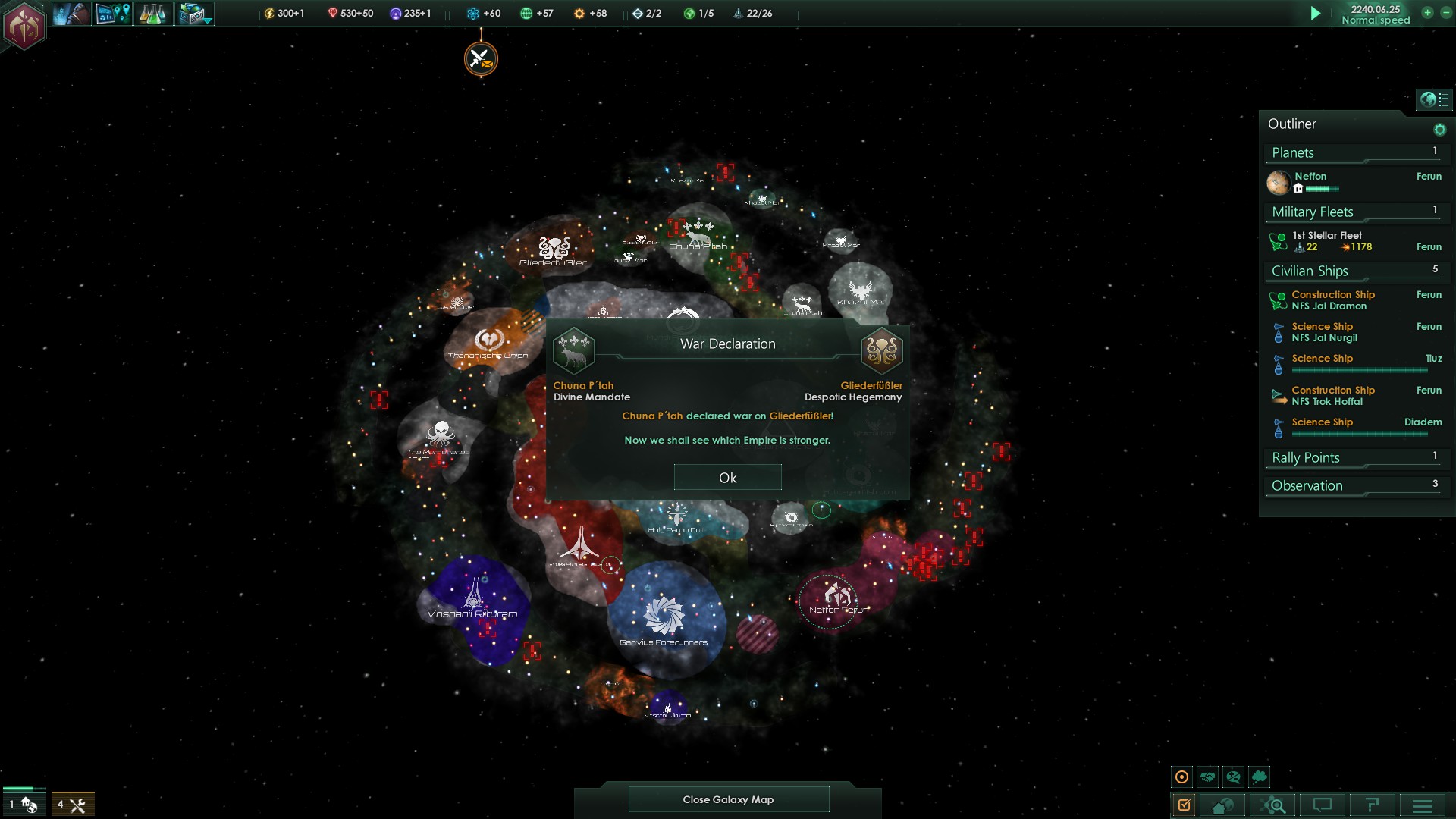Confirm the War Declaration with Ok
The height and width of the screenshot is (819, 1456).
pyautogui.click(x=727, y=478)
